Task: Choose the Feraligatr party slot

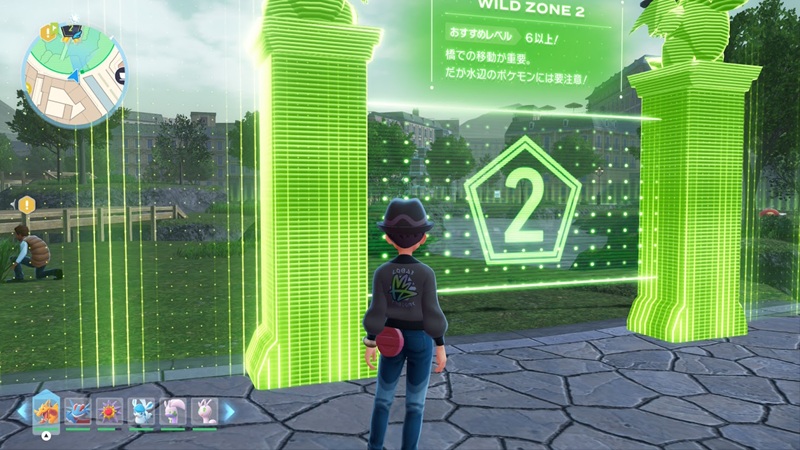Action: (x=78, y=411)
